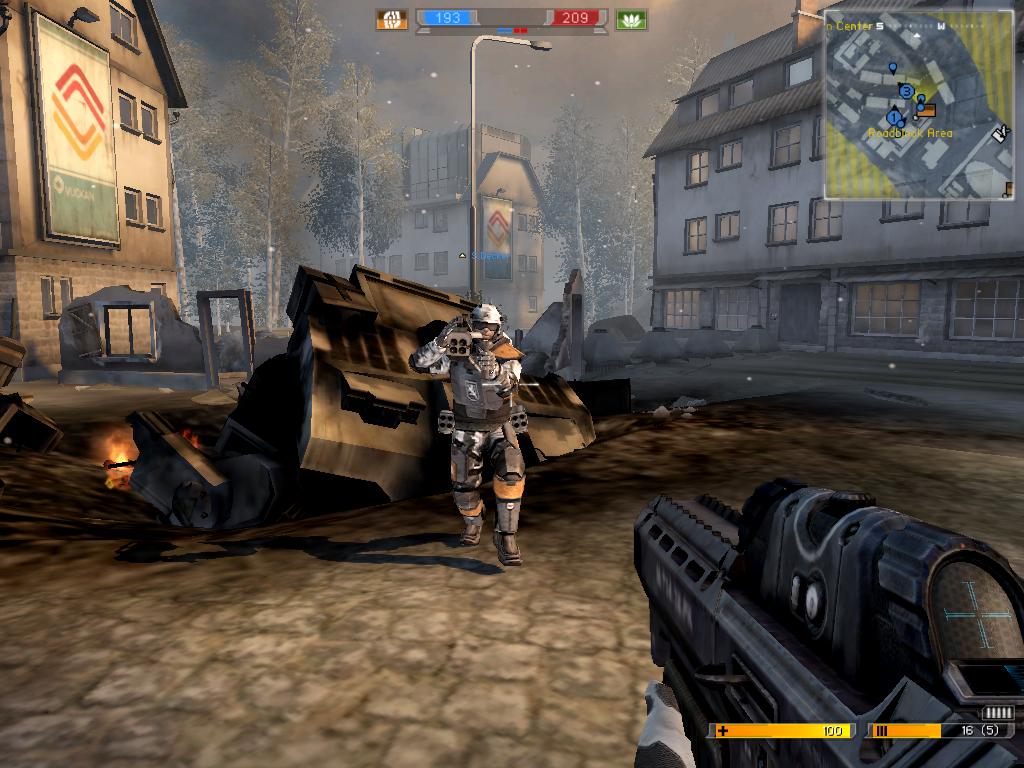Viewport: 1024px width, 768px height.
Task: Select control point 3 on the minimap
Action: [906, 91]
